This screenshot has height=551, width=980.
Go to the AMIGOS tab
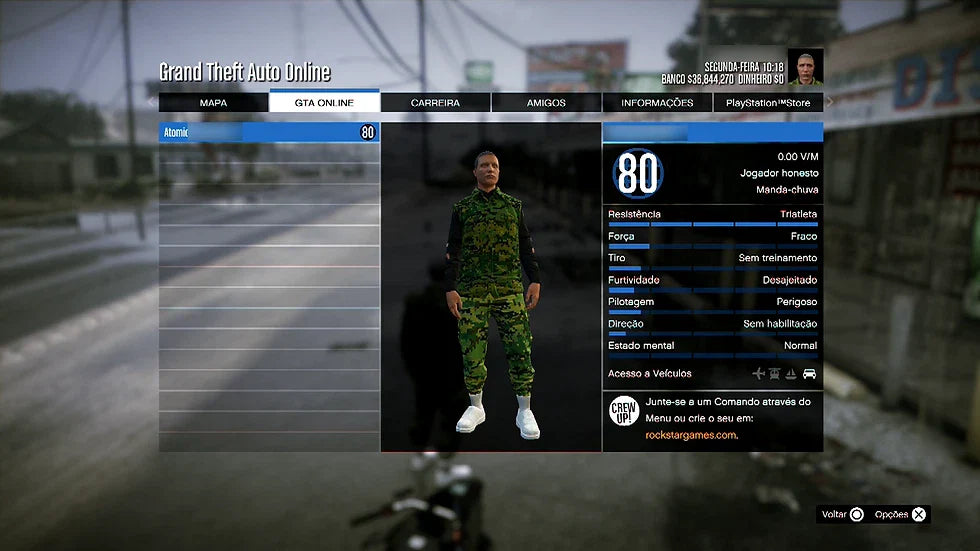click(546, 102)
